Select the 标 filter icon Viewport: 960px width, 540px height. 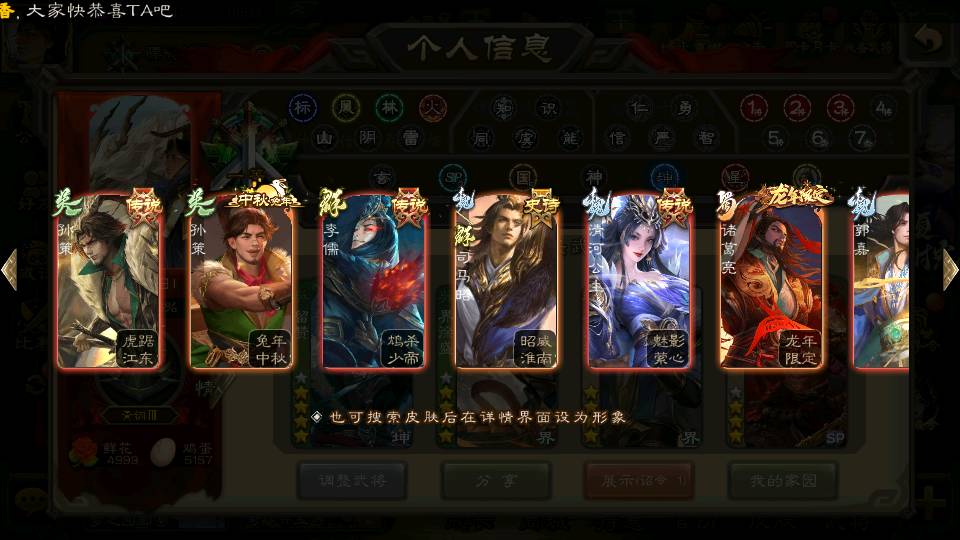click(x=302, y=107)
